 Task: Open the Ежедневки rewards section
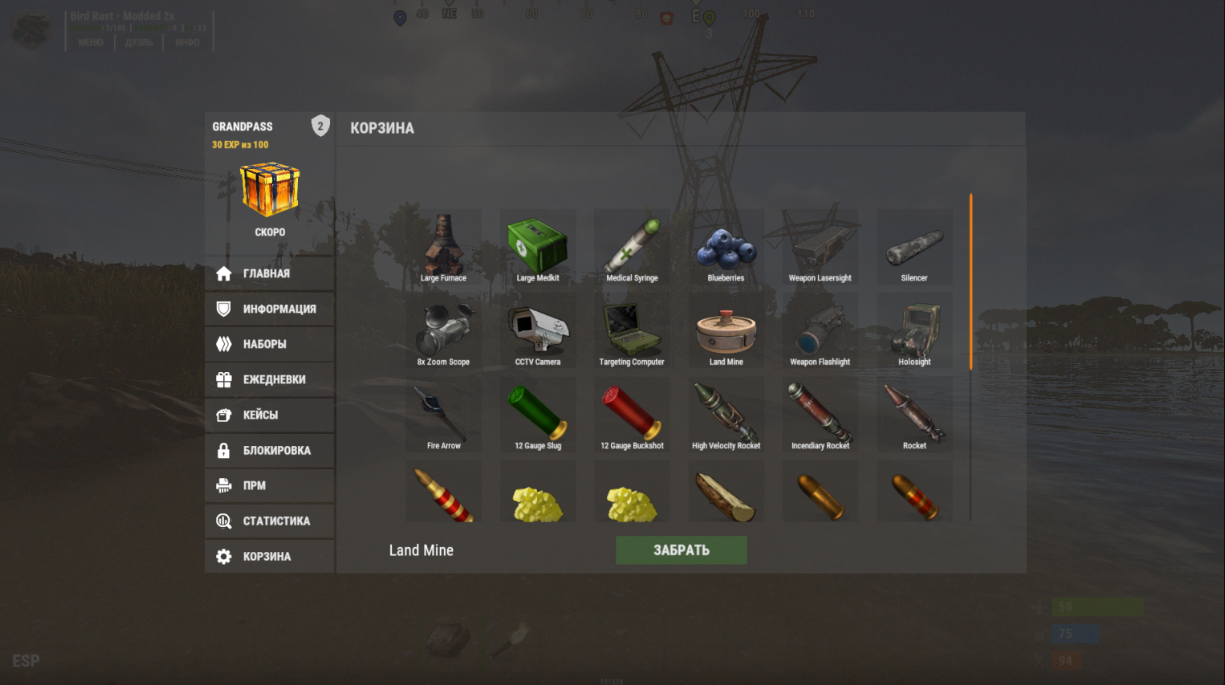coord(270,380)
